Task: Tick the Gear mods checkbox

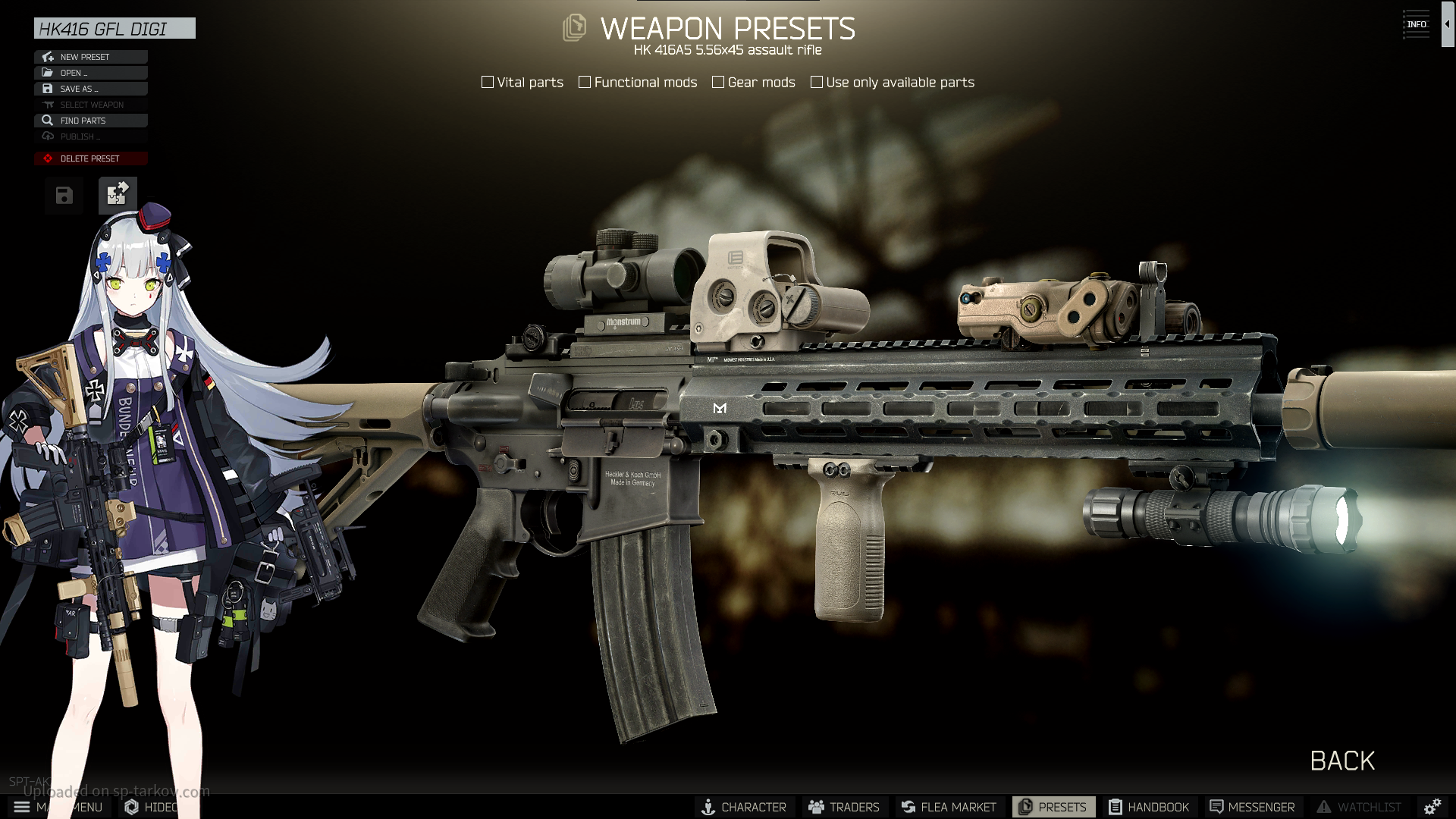Action: click(718, 82)
